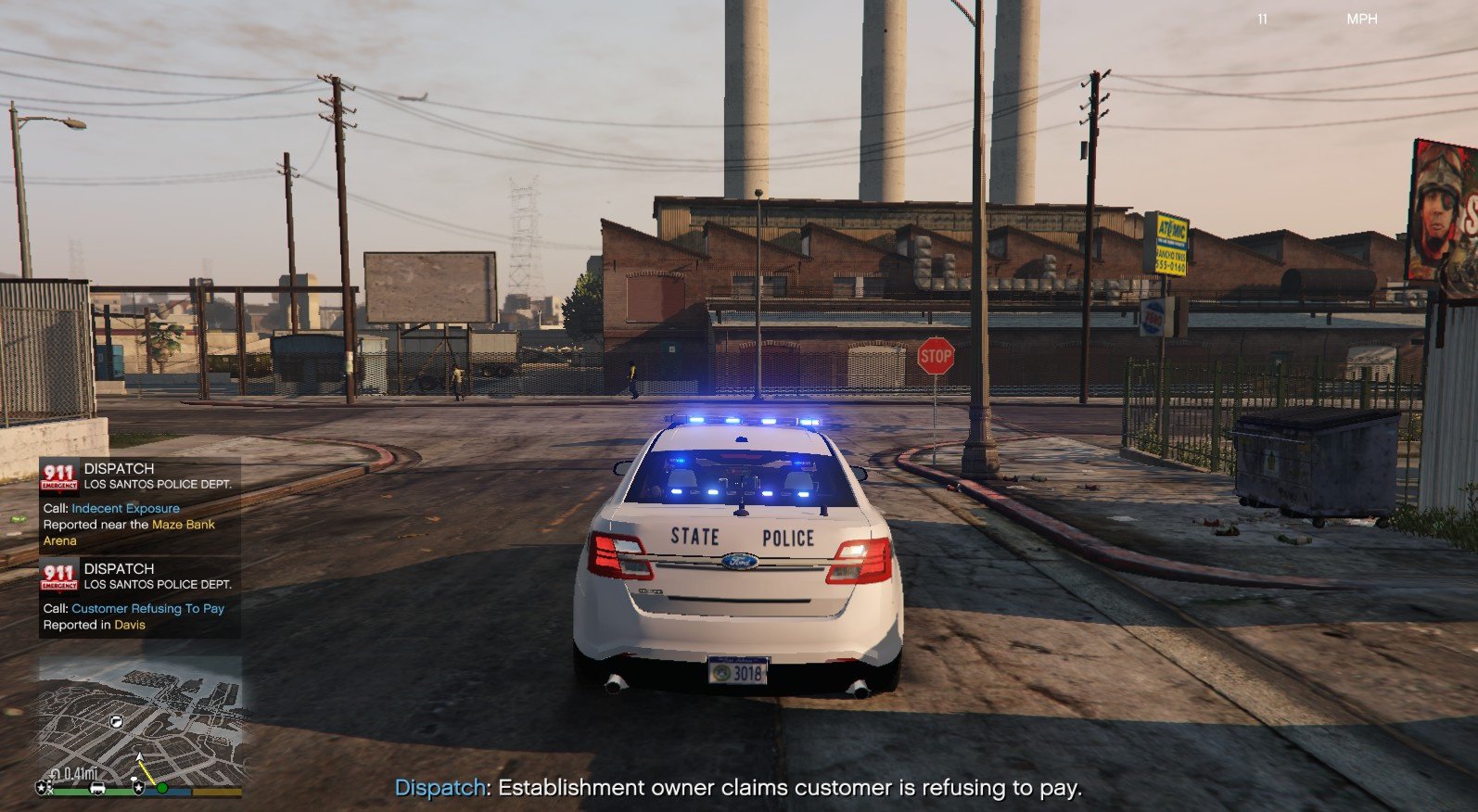Select the gun shop blip on minimap
Image resolution: width=1478 pixels, height=812 pixels.
(117, 720)
